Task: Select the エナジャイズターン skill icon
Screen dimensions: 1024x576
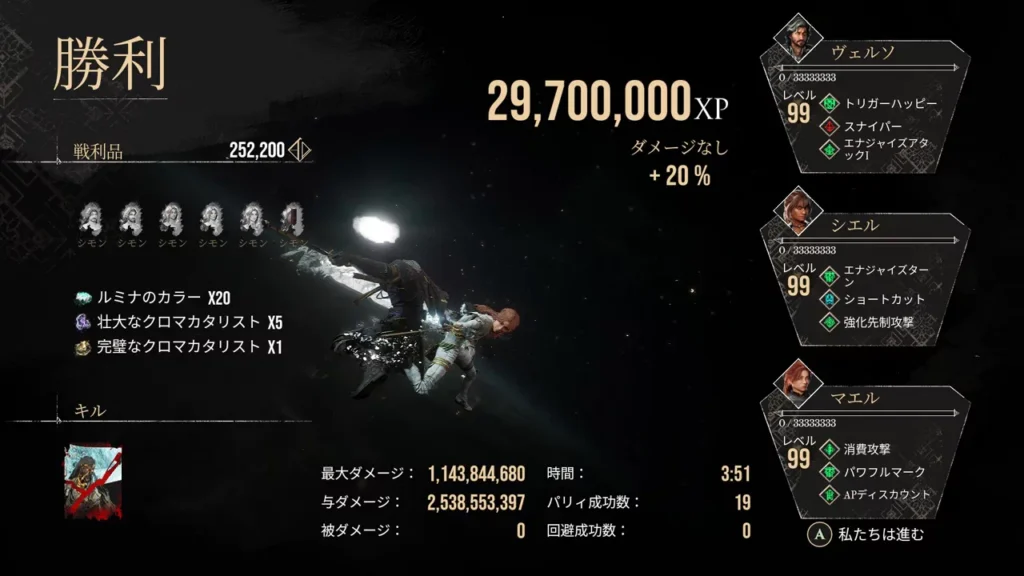Action: click(x=828, y=275)
